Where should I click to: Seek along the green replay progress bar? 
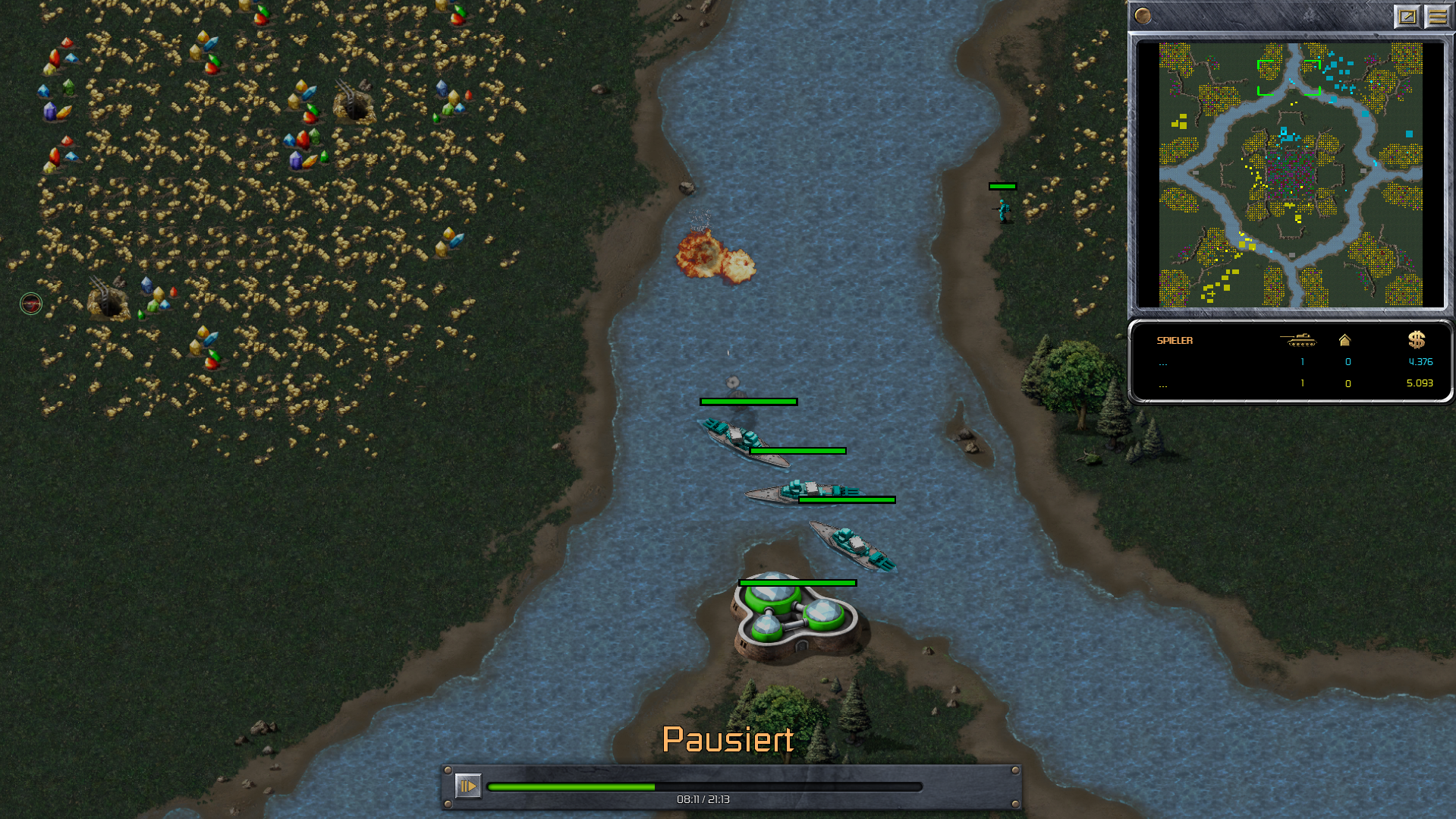[704, 787]
